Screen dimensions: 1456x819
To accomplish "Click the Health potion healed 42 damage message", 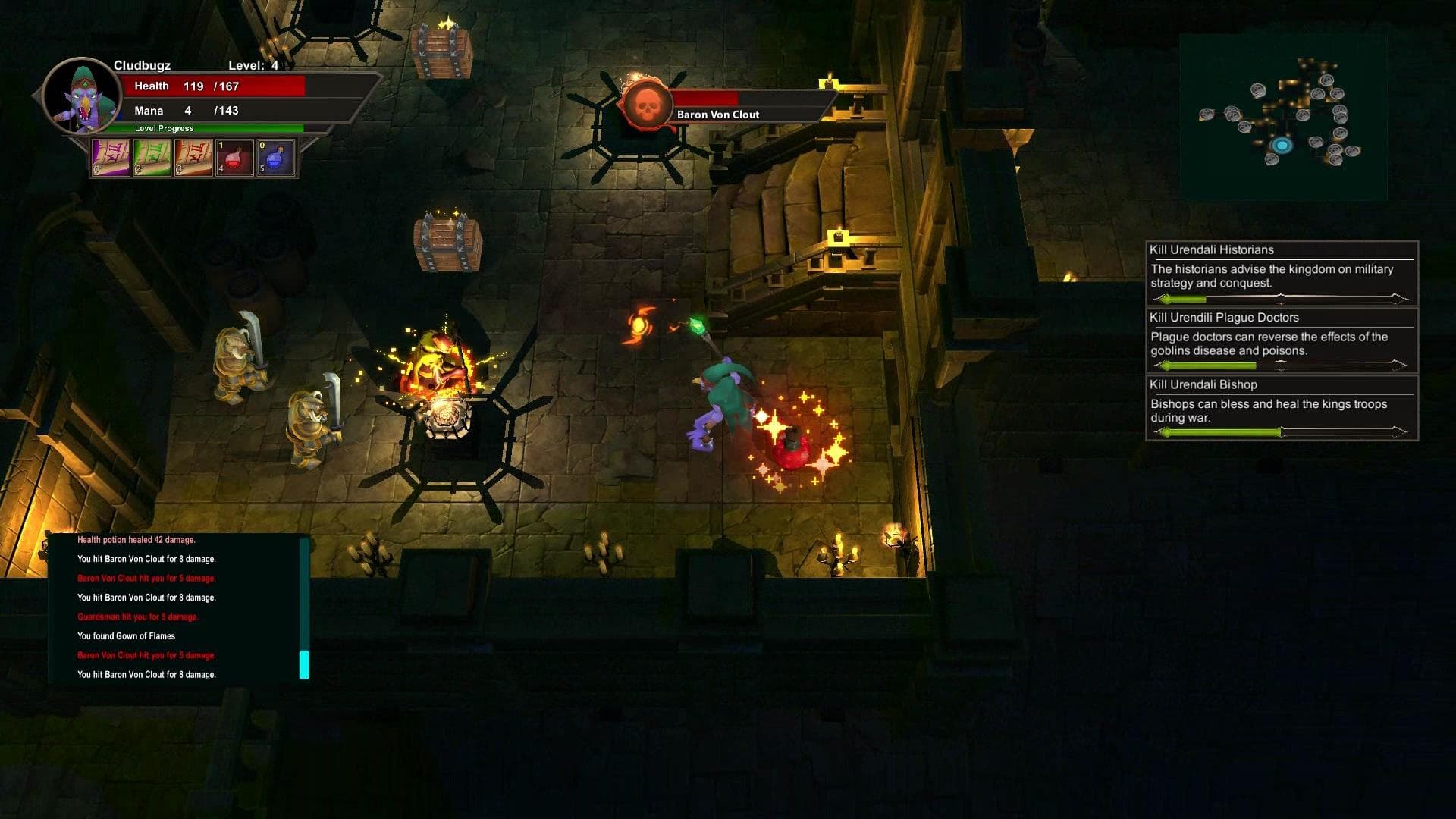I will click(135, 540).
